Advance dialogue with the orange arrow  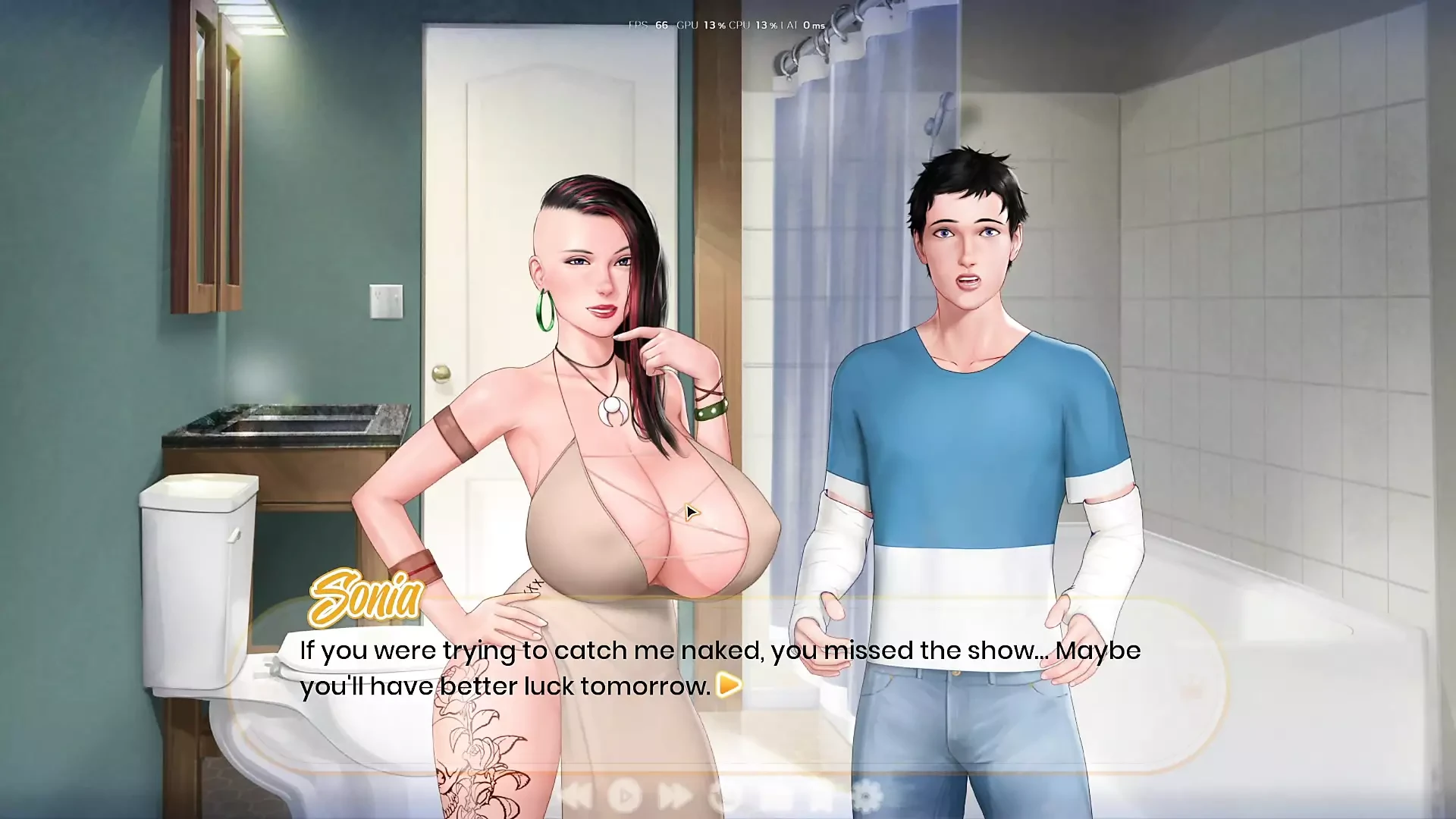(729, 685)
